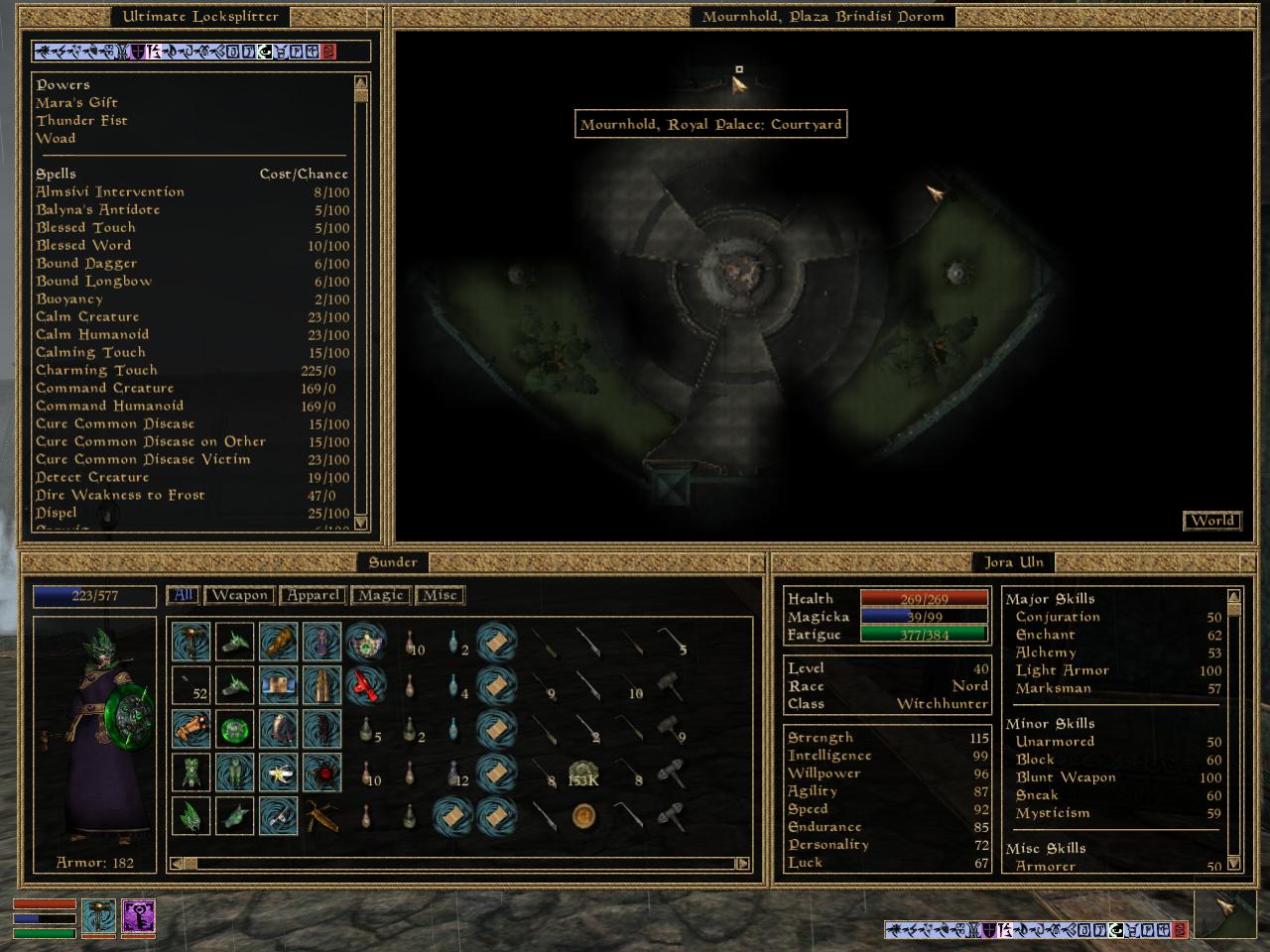The image size is (1270, 952).
Task: Click the gold coin icon near the 153K stack
Action: (583, 817)
